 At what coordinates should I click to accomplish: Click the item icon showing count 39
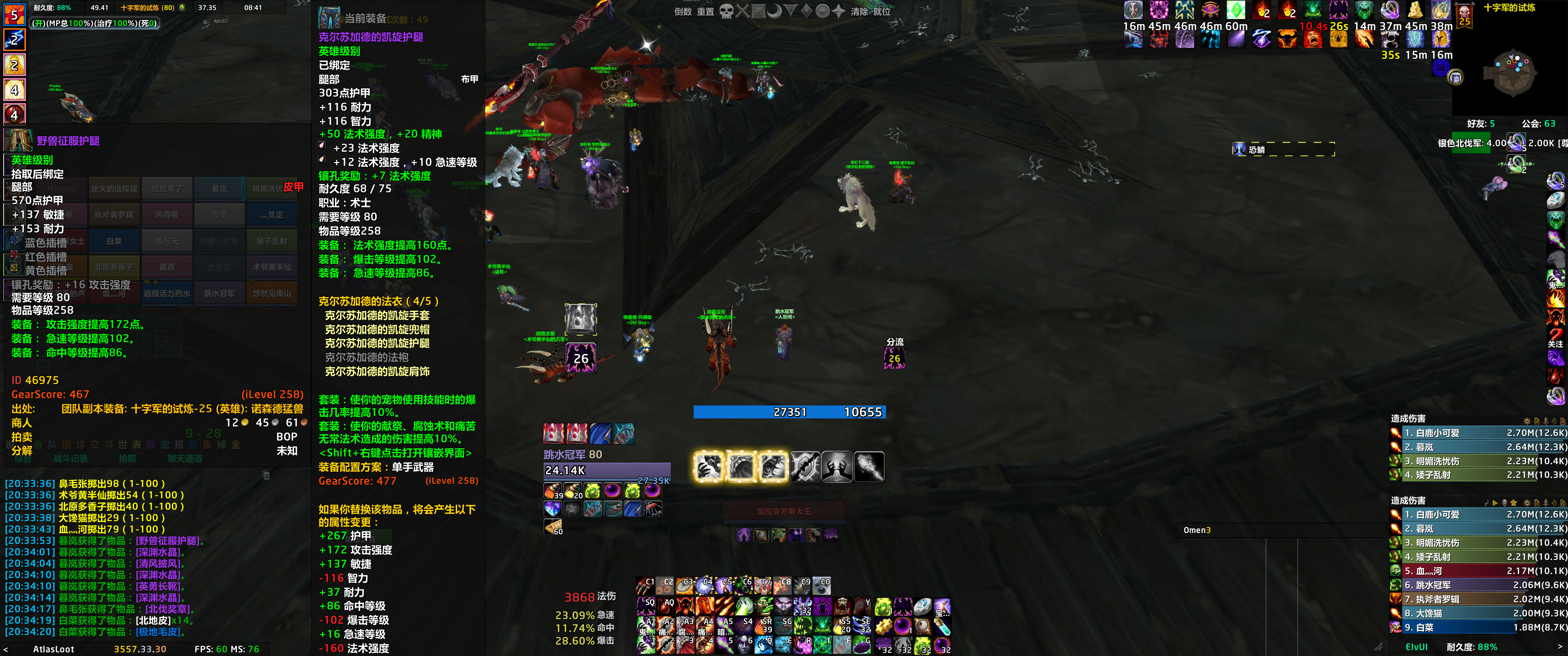(x=552, y=491)
